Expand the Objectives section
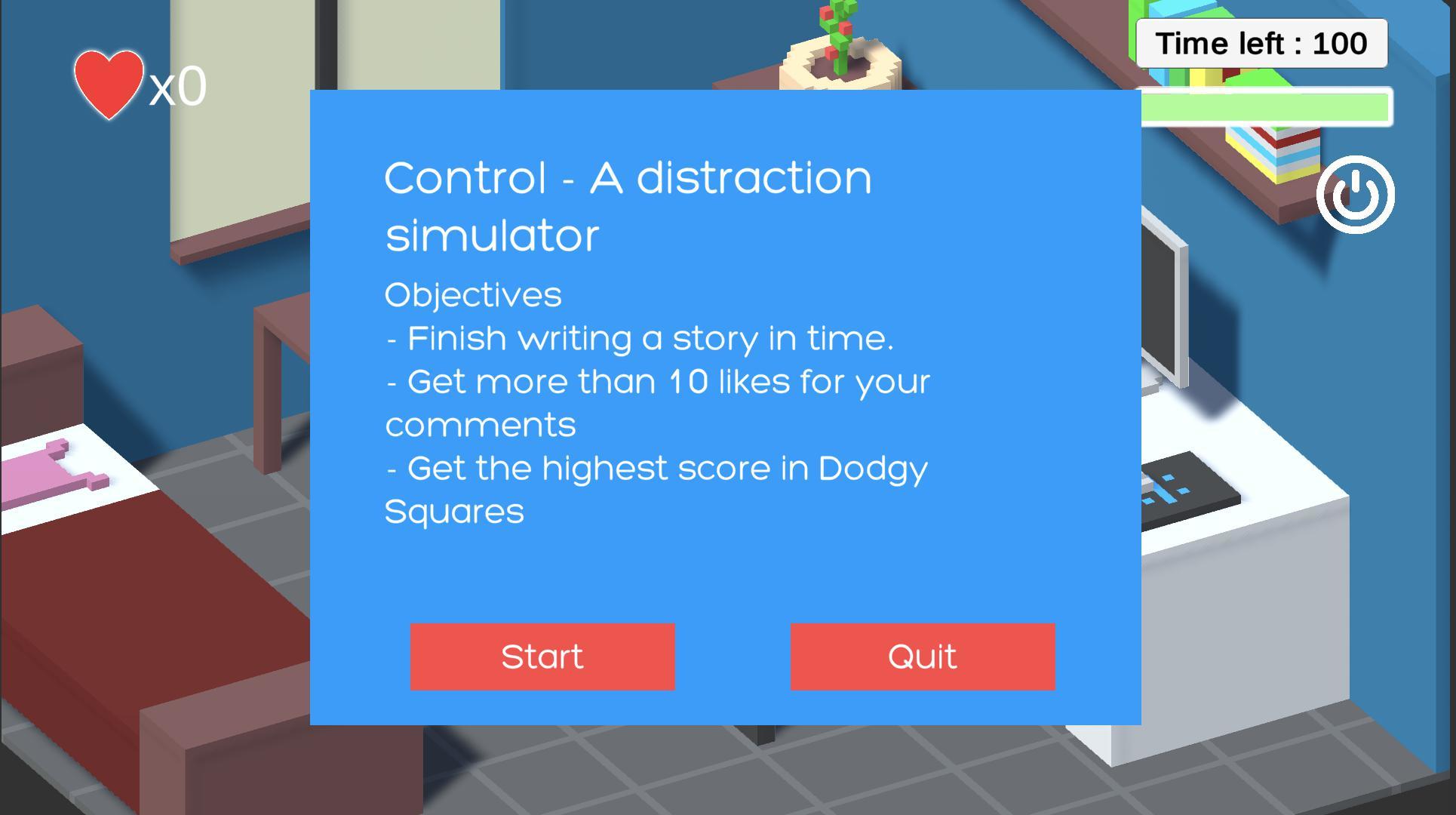This screenshot has width=1456, height=815. pos(473,294)
